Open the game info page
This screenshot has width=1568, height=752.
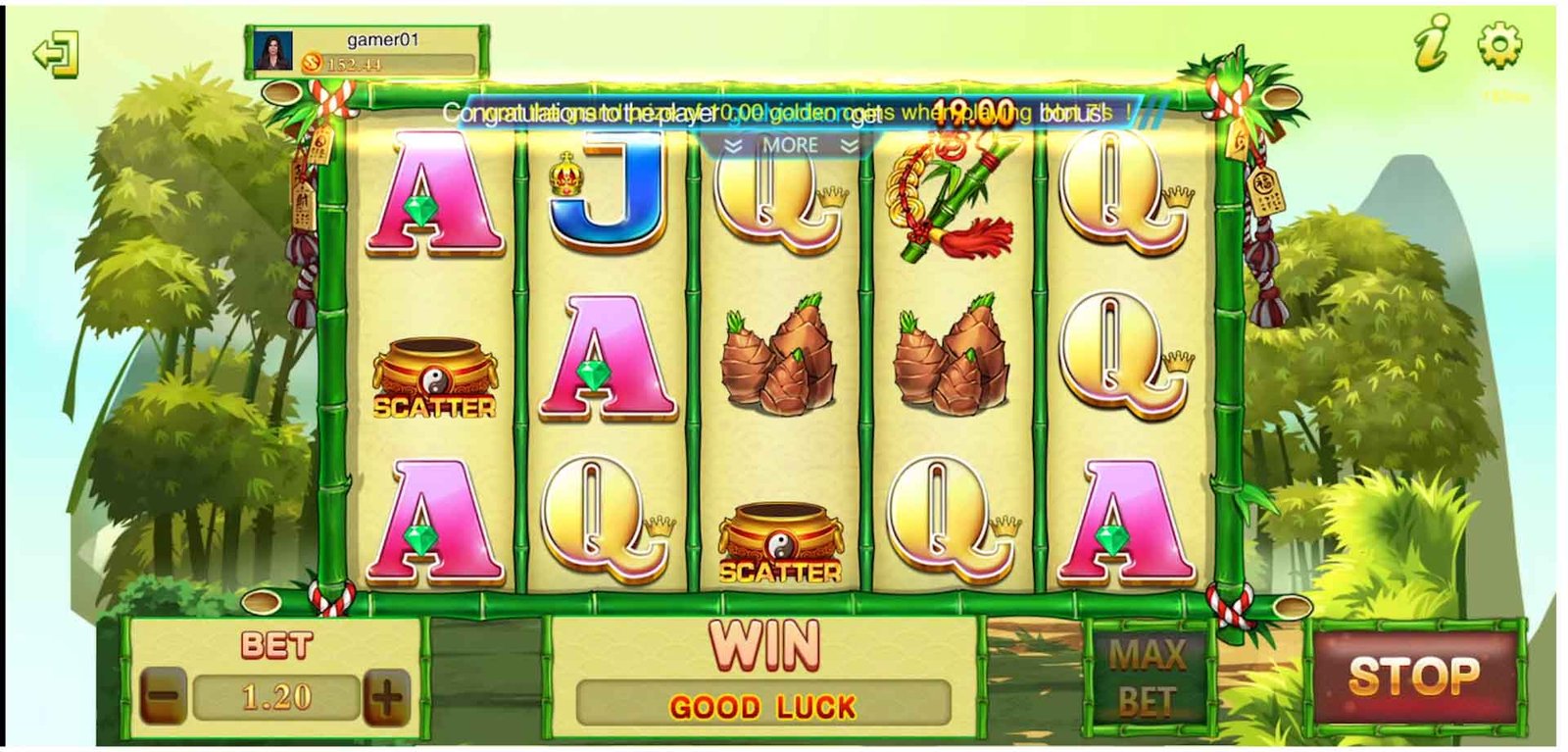pyautogui.click(x=1433, y=45)
